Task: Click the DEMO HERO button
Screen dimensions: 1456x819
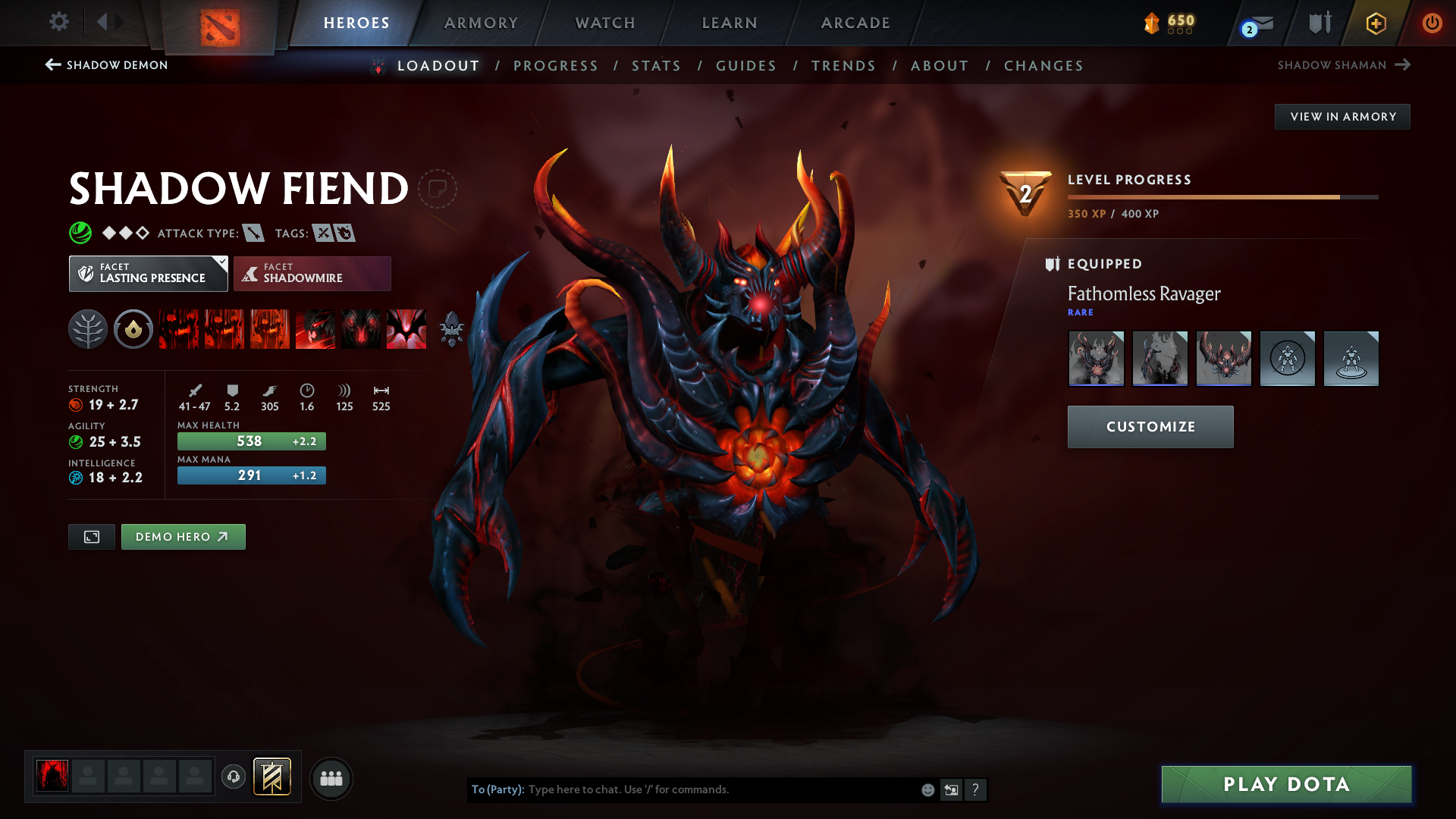Action: tap(183, 536)
